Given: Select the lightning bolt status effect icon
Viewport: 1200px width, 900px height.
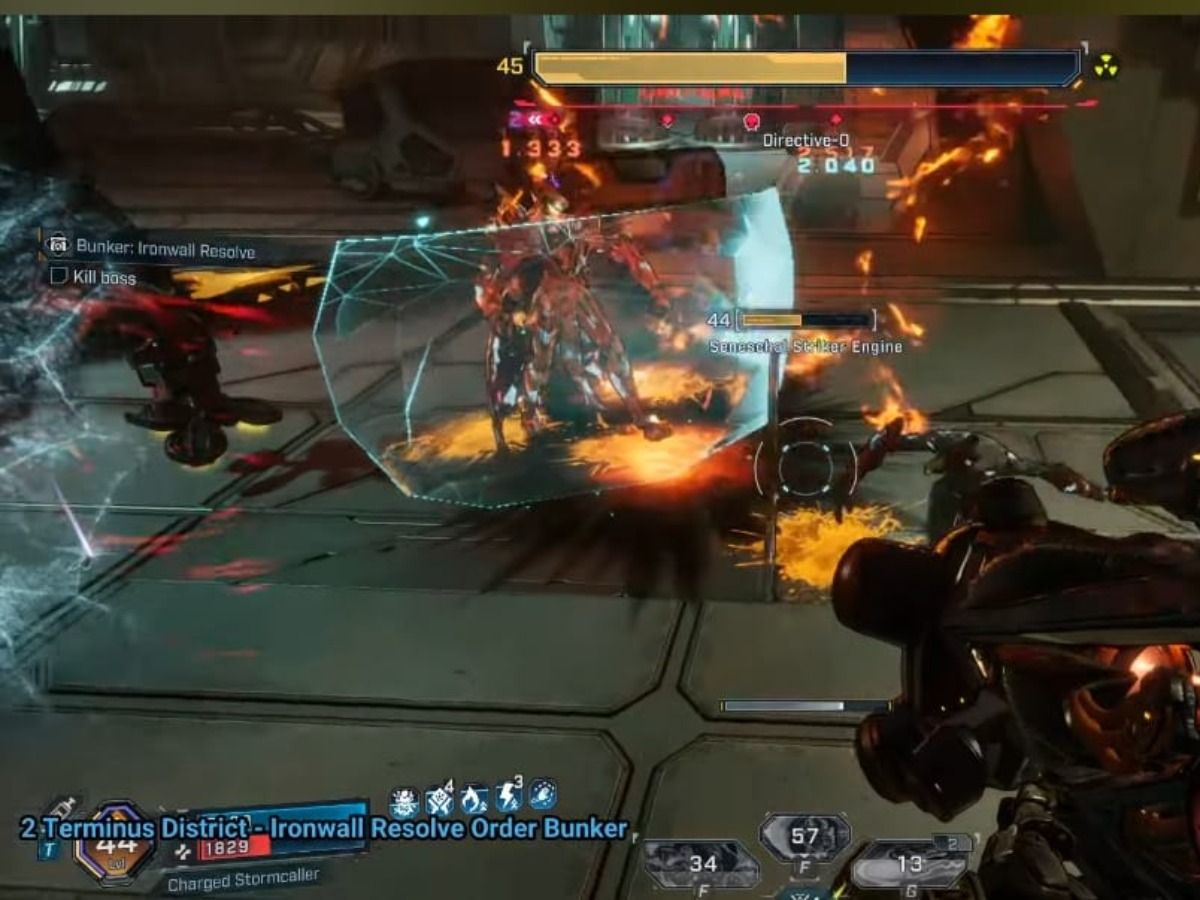Looking at the screenshot, I should pos(508,798).
